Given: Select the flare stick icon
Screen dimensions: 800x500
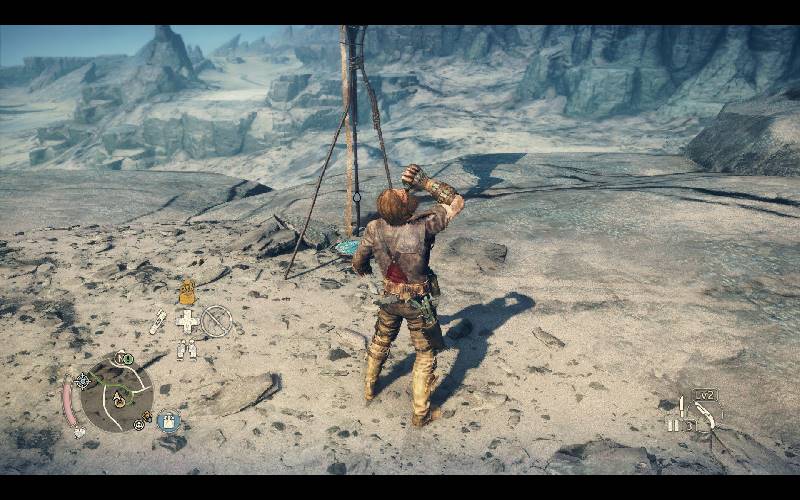Looking at the screenshot, I should click(158, 321).
